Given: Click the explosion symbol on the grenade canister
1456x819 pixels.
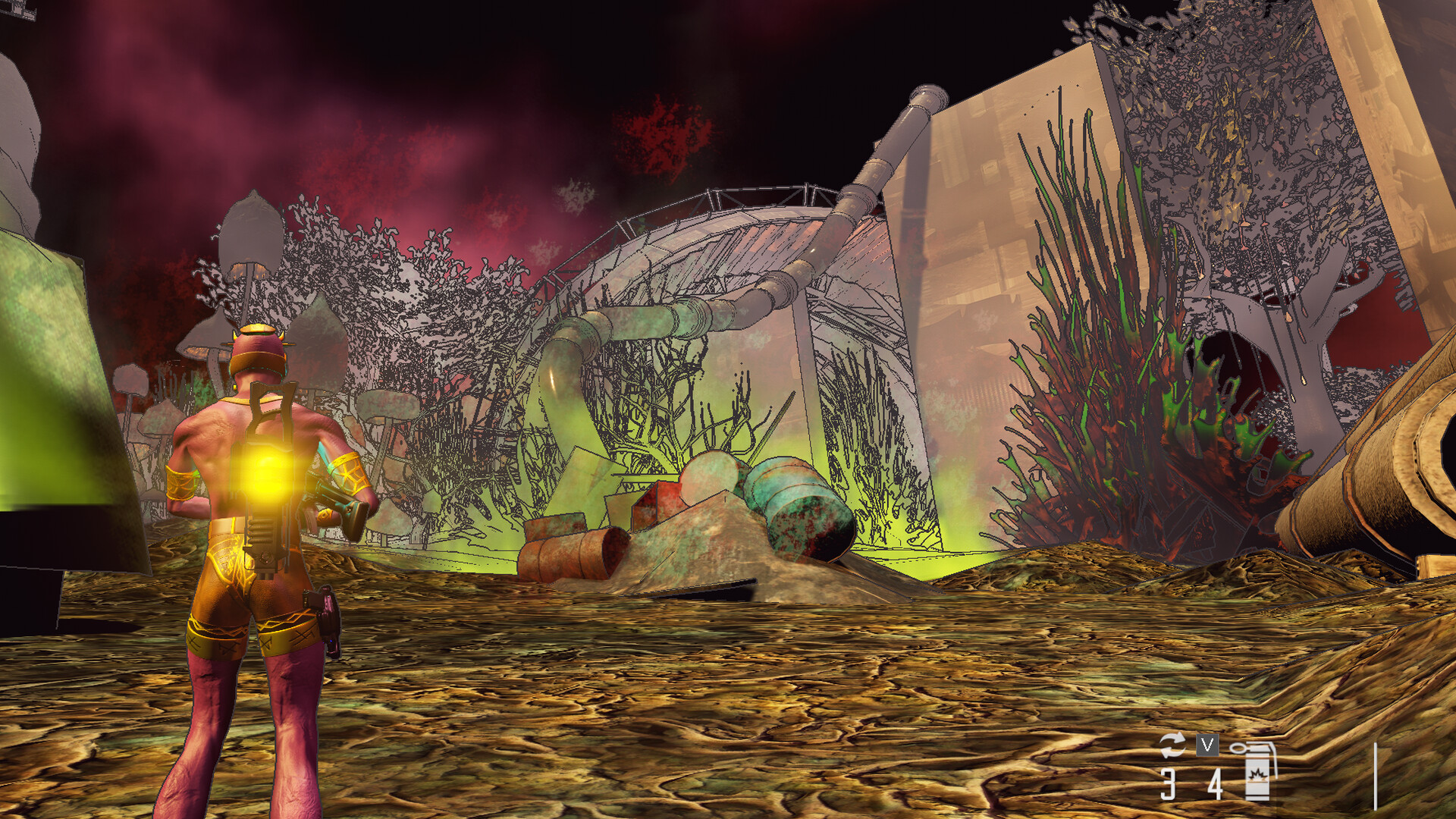Looking at the screenshot, I should click(x=1257, y=775).
